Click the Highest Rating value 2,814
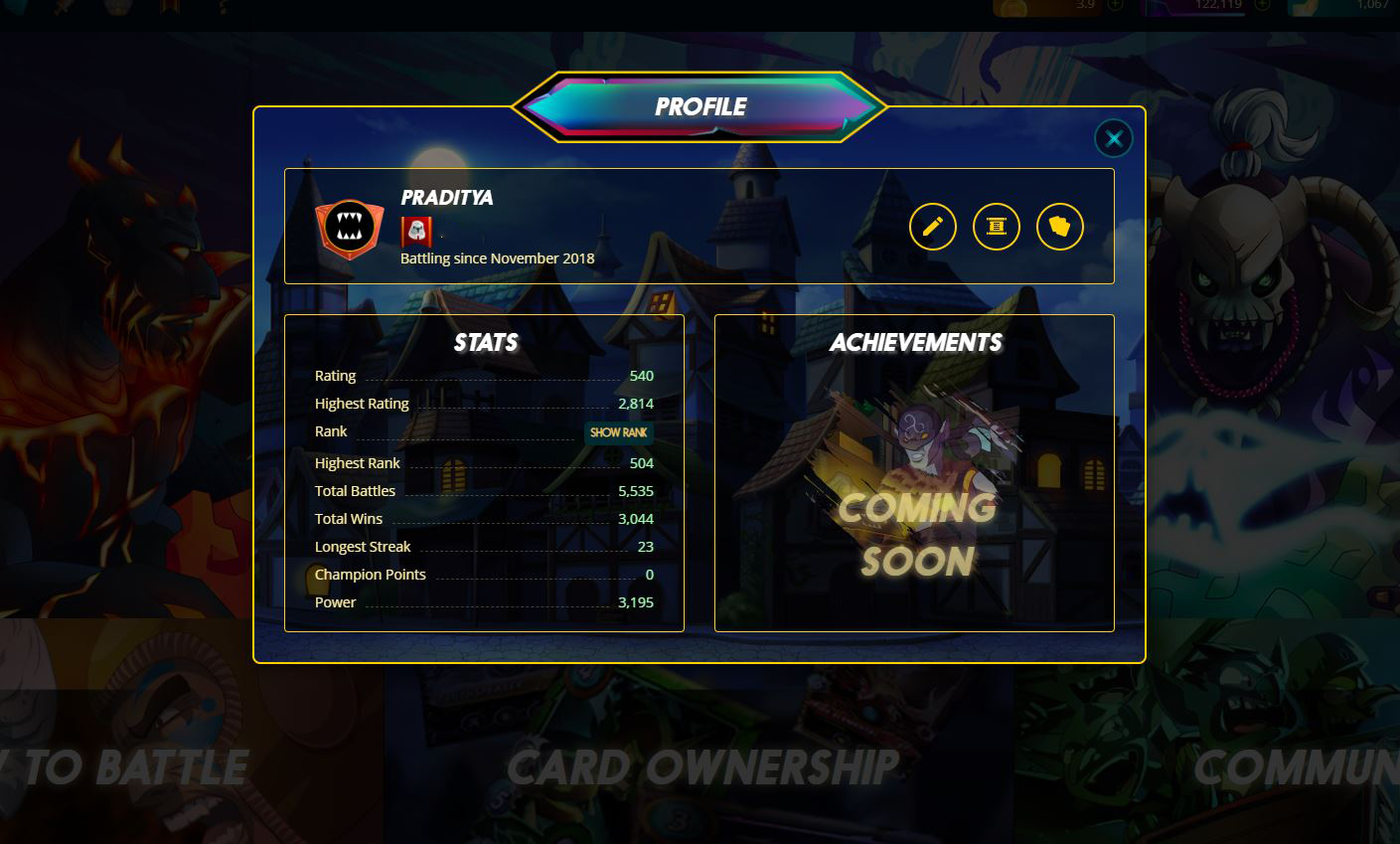This screenshot has height=844, width=1400. tap(637, 404)
